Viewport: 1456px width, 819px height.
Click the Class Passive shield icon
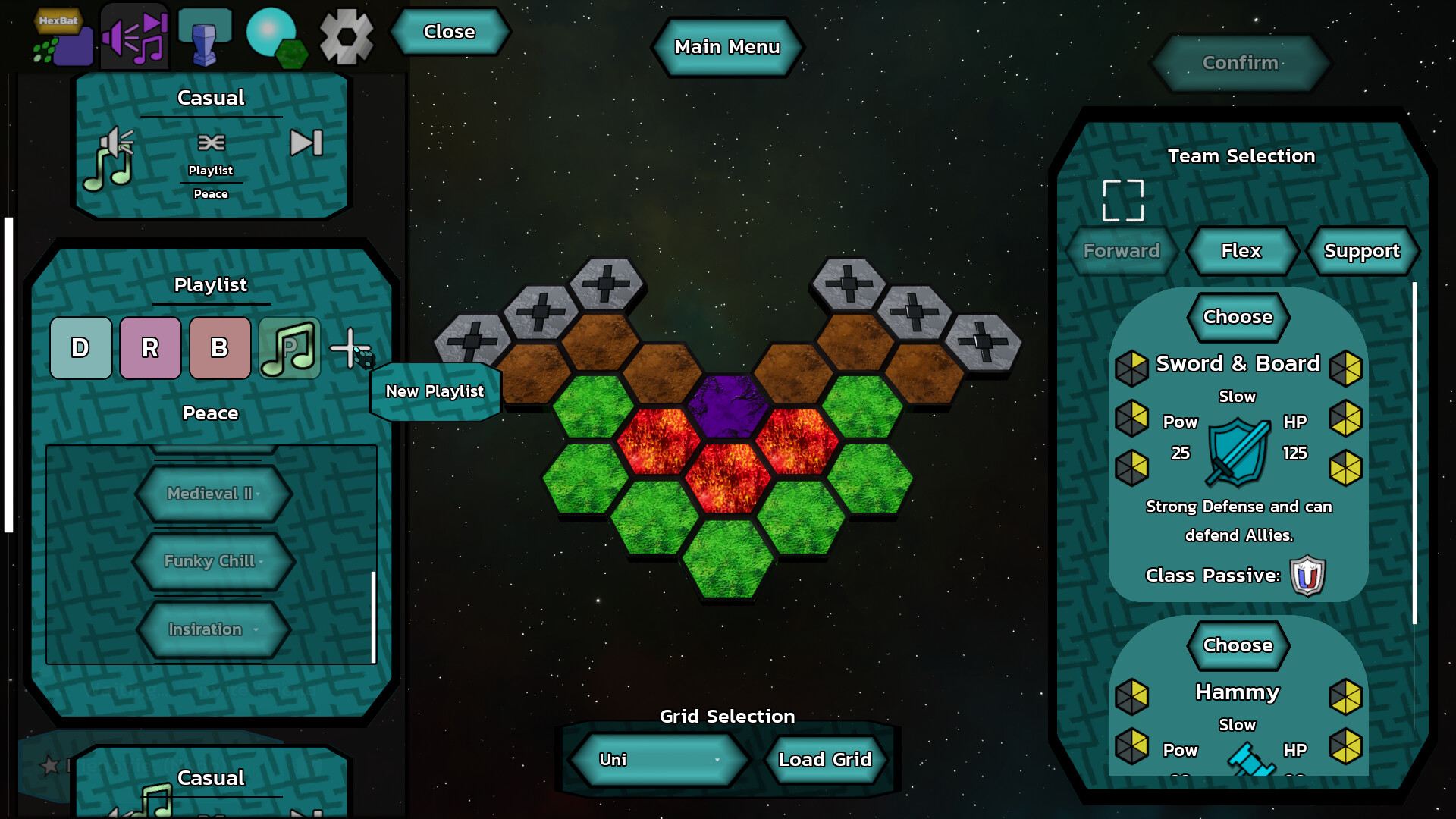1308,575
